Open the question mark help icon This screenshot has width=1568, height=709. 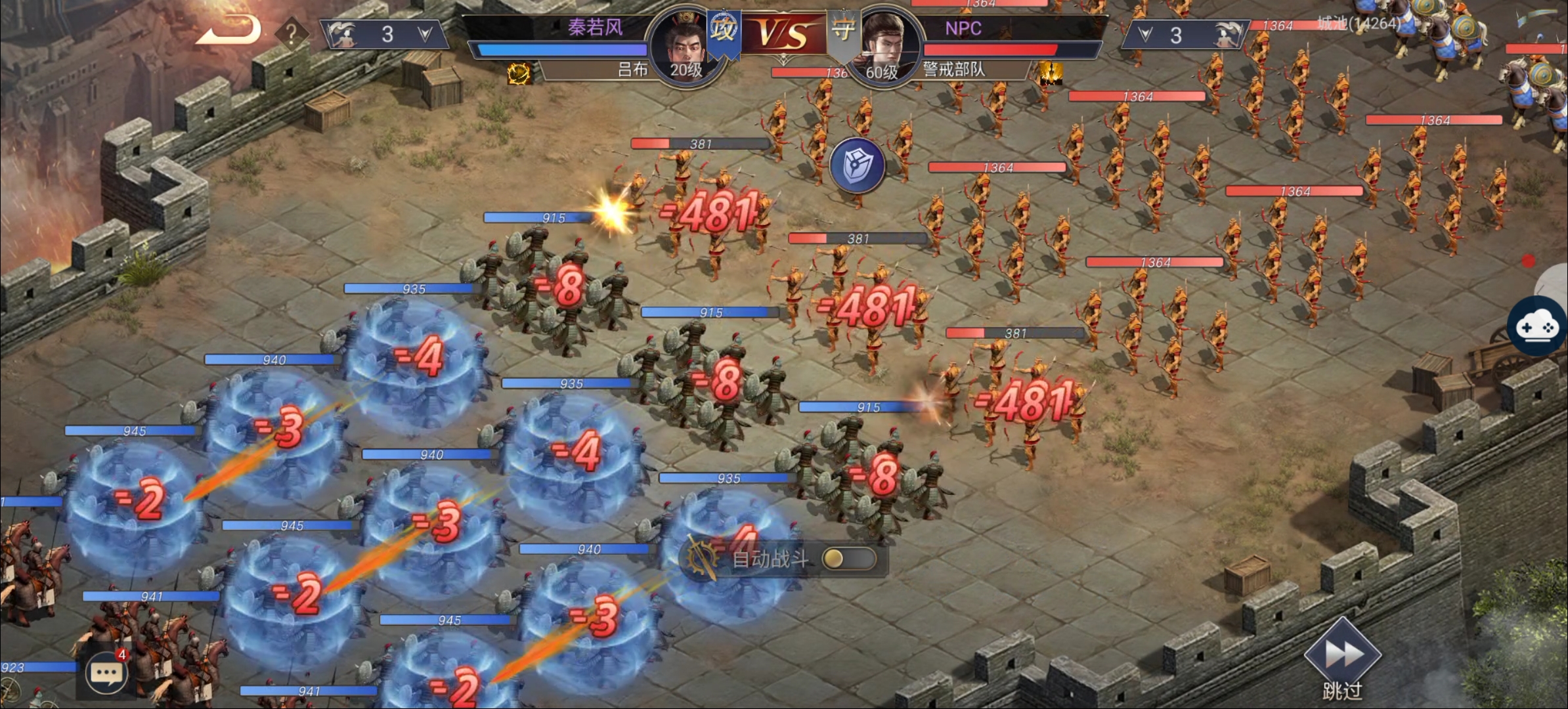[x=292, y=33]
